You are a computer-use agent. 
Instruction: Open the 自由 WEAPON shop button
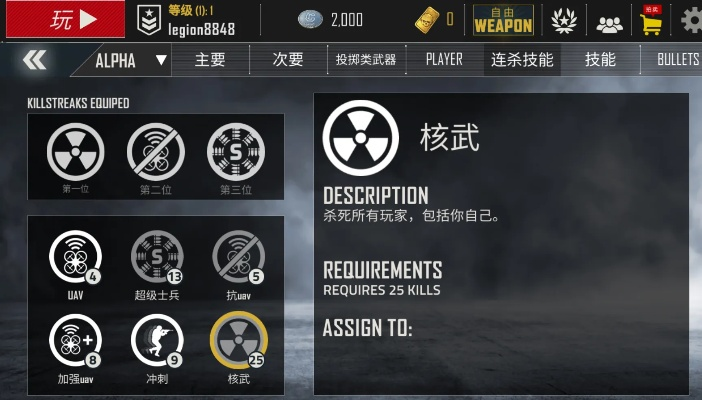tap(503, 19)
